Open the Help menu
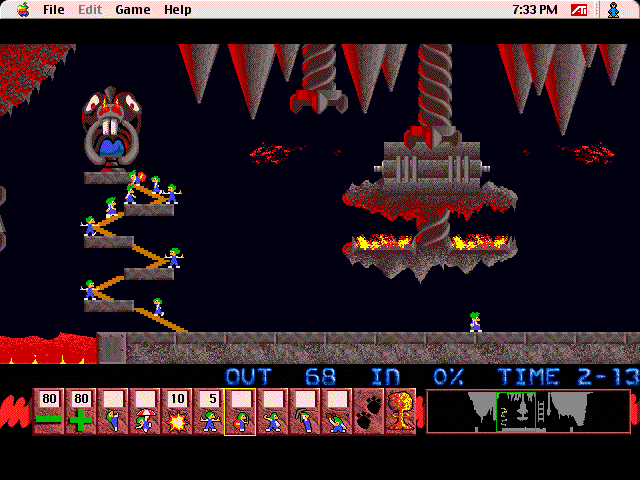Image resolution: width=640 pixels, height=480 pixels. (178, 10)
